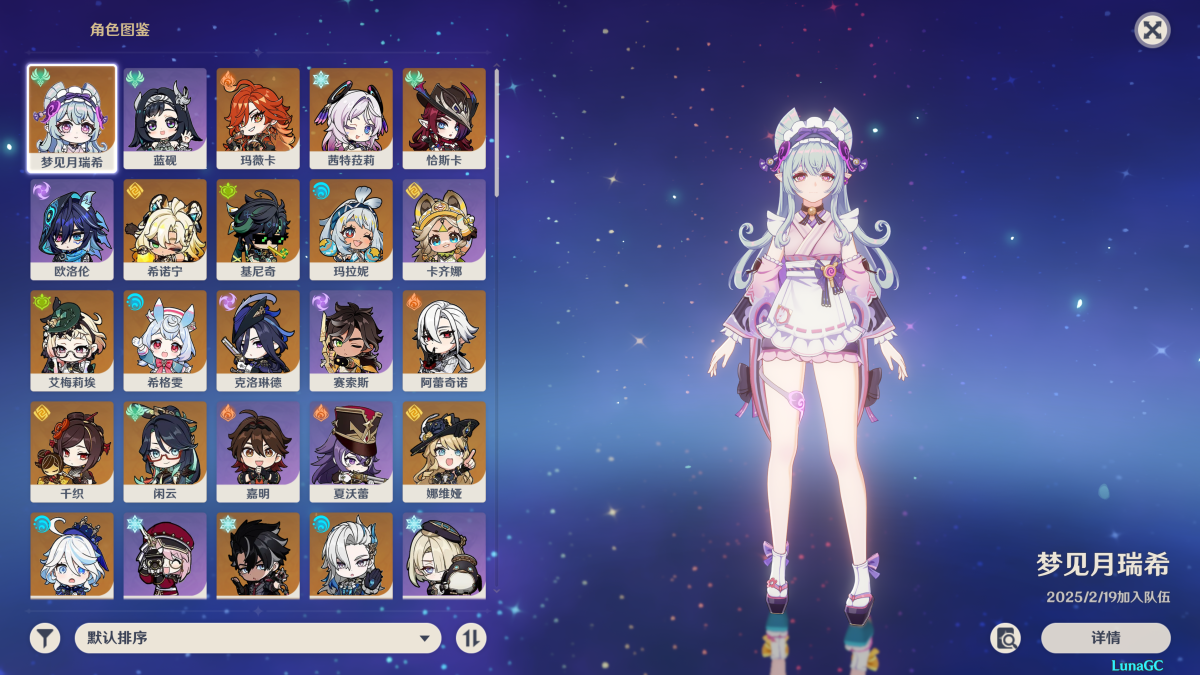This screenshot has height=675, width=1200.
Task: Select 阿蕾奇诺 character card
Action: 444,339
